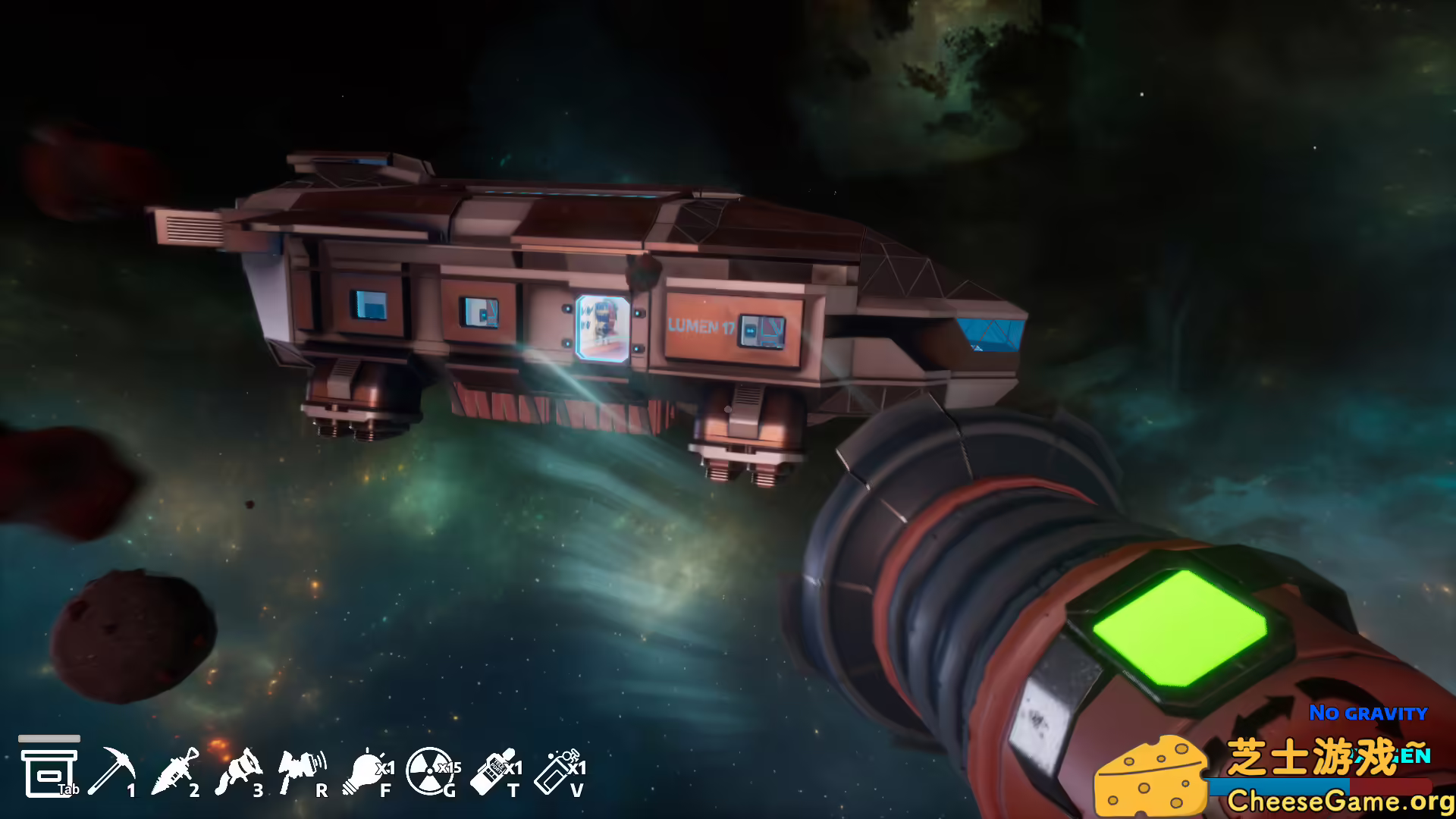Equip the megaphone item in slot 3
Screen dimensions: 1456x819
pyautogui.click(x=243, y=767)
